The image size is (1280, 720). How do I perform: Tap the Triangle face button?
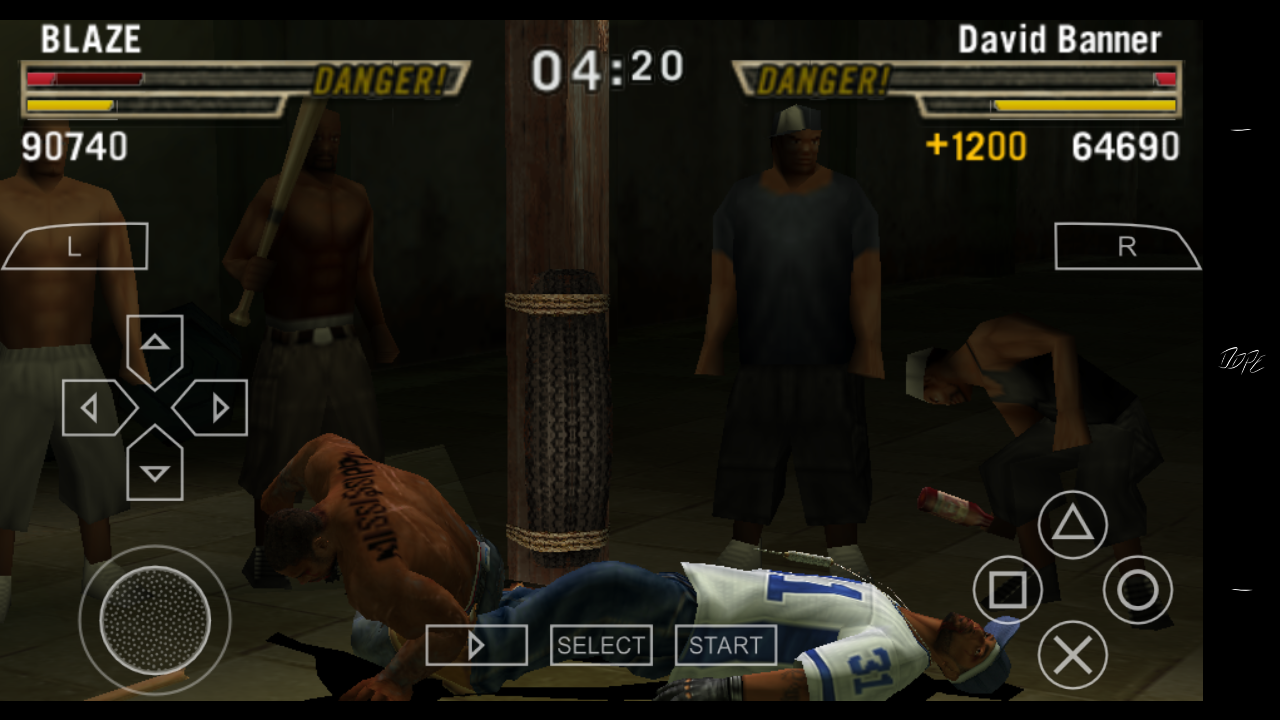(1073, 522)
